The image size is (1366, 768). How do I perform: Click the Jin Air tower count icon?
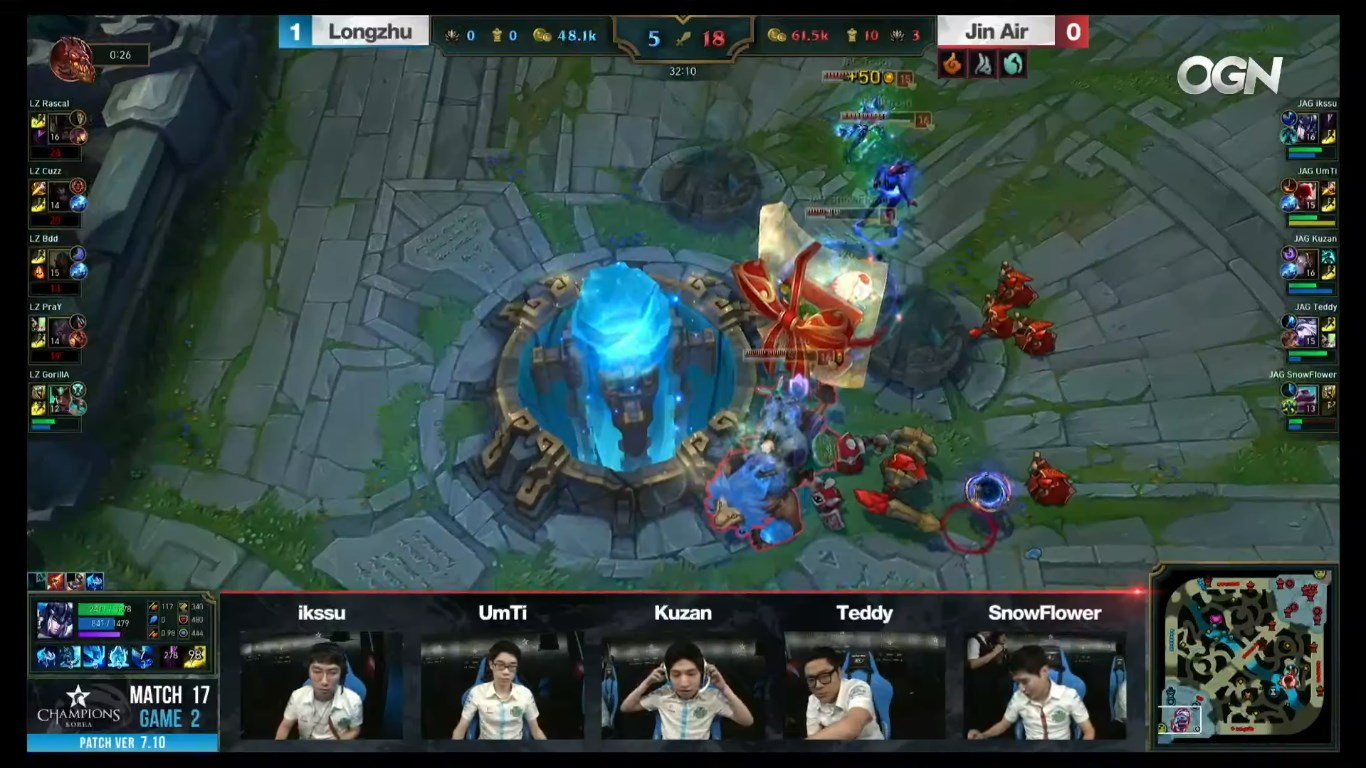pos(852,34)
